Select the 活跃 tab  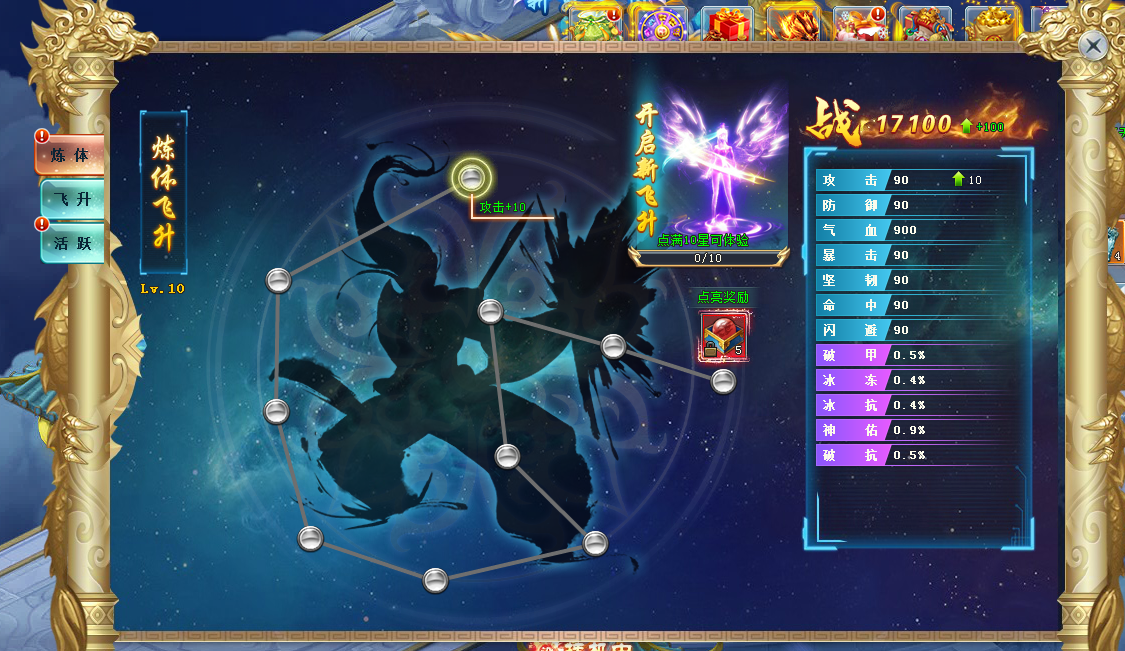(72, 242)
